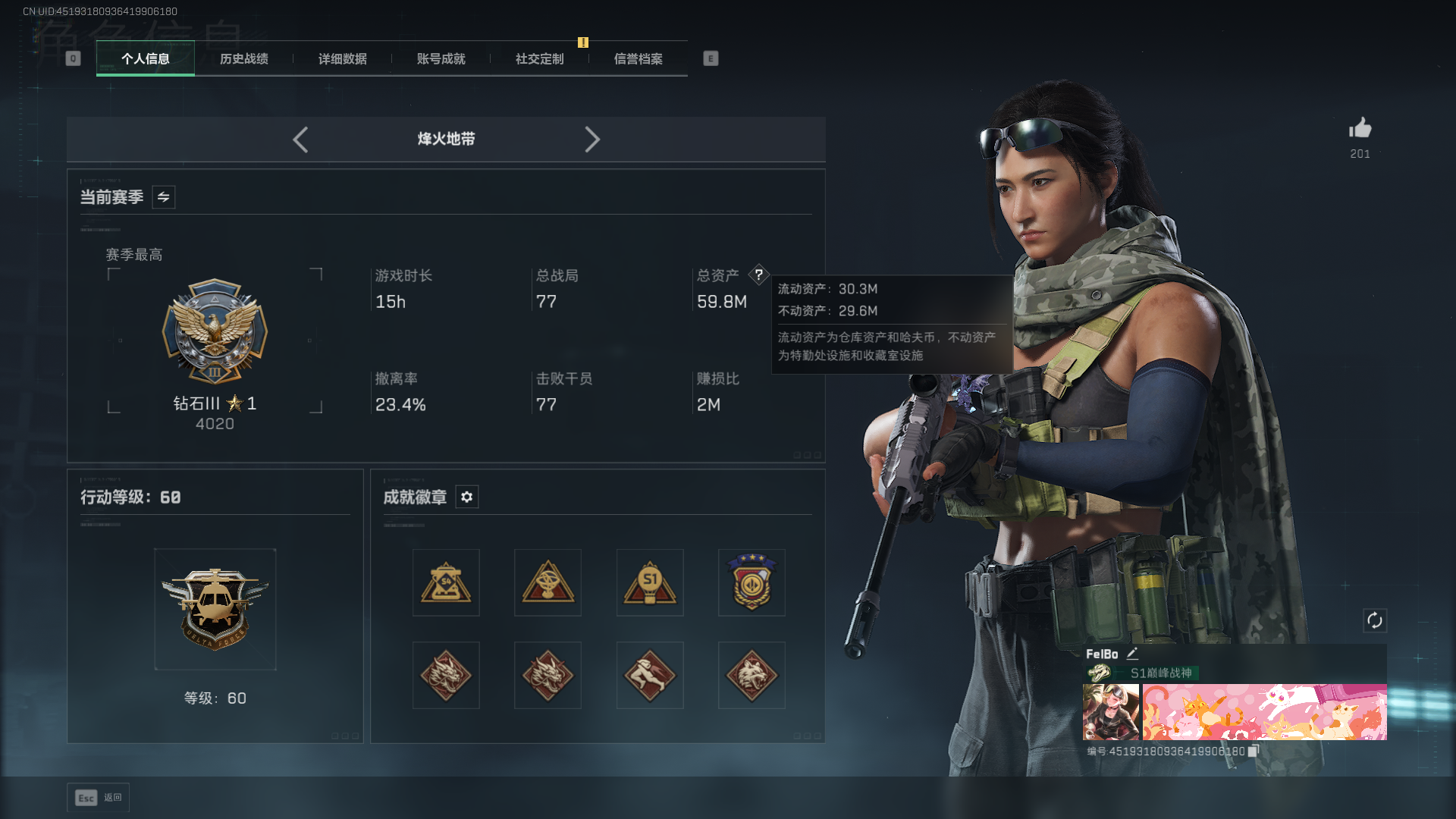Click the 返回 back button
Viewport: 1456px width, 819px height.
tap(98, 798)
